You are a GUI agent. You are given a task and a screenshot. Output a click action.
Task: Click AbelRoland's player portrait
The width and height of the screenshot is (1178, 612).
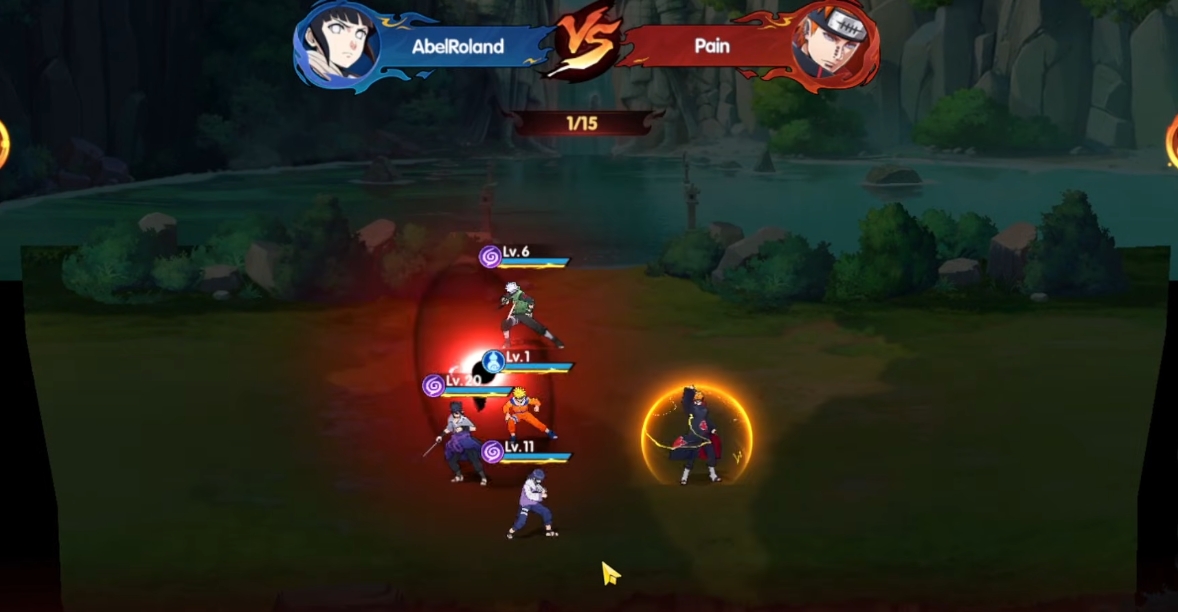pos(339,46)
